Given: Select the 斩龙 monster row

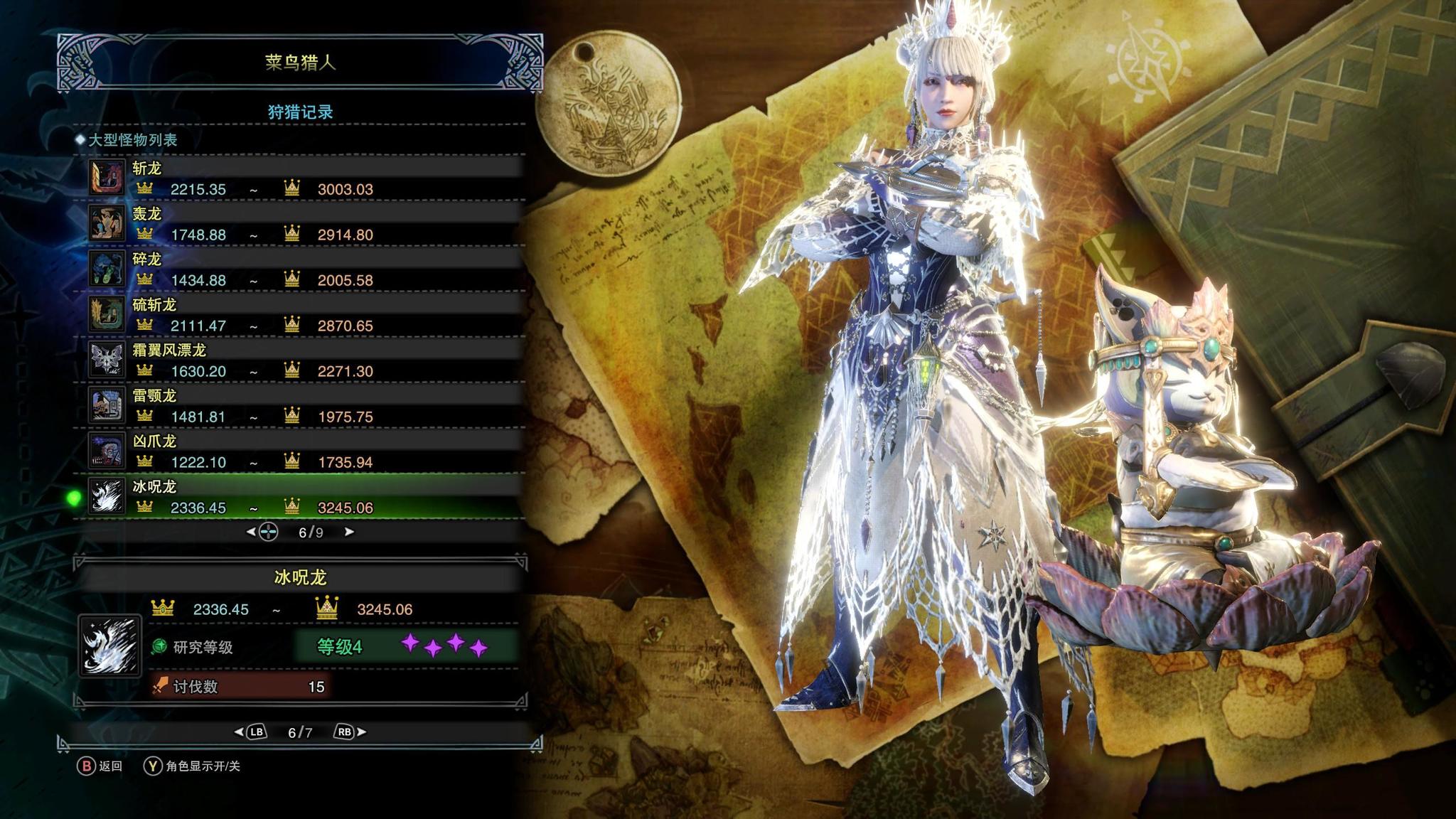Looking at the screenshot, I should pyautogui.click(x=306, y=178).
